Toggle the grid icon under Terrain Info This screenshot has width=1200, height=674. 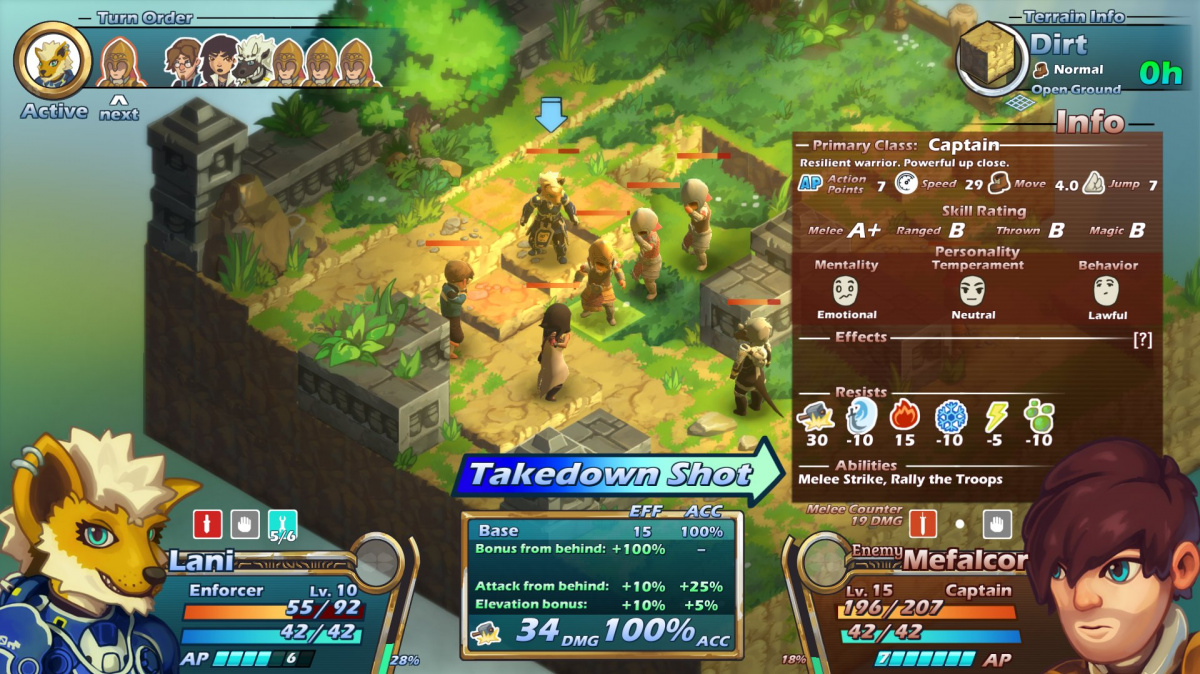(x=1018, y=102)
